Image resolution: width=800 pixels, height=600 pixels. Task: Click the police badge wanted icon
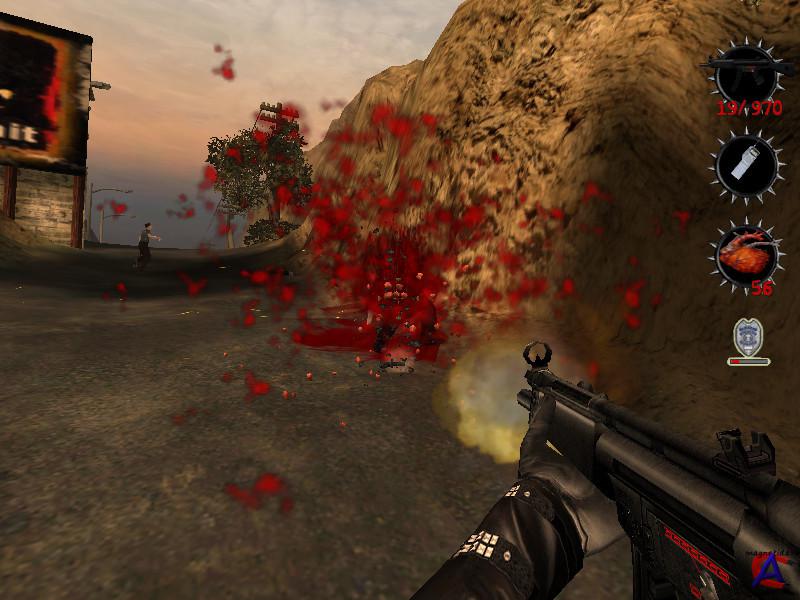click(x=748, y=336)
